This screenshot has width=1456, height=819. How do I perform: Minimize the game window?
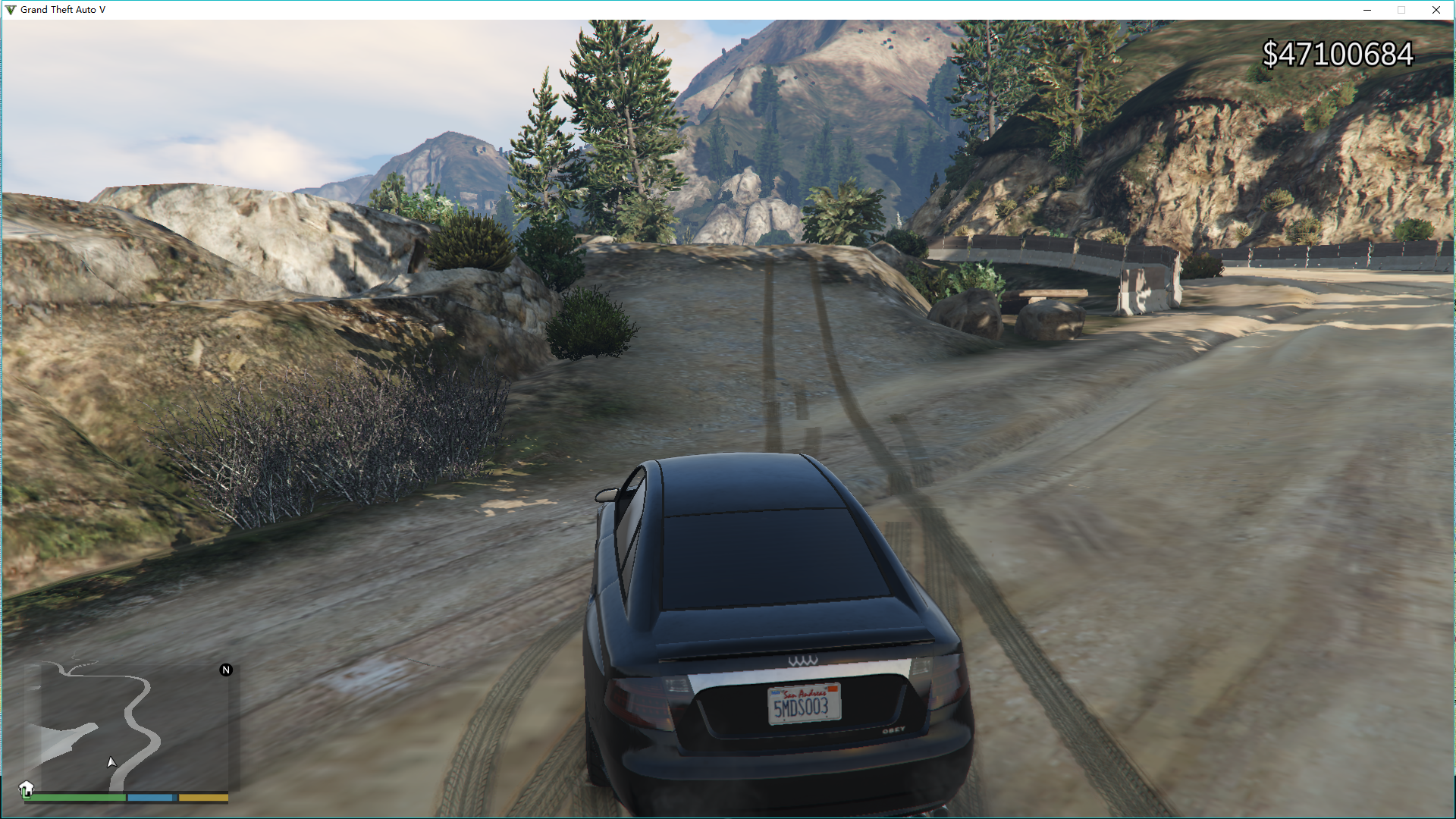click(1367, 10)
